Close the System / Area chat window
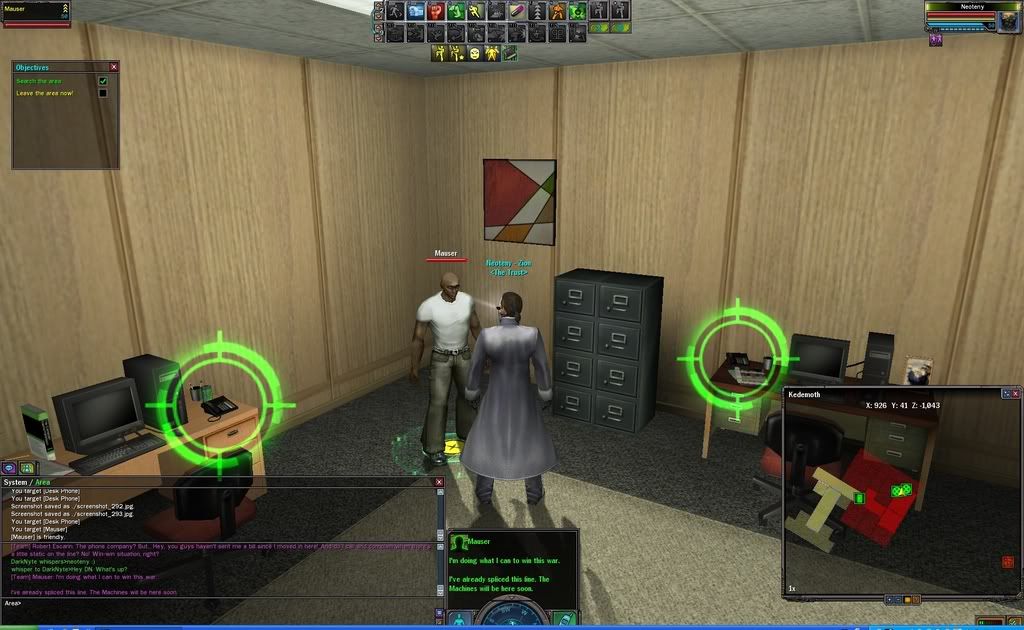This screenshot has width=1024, height=630. pos(438,482)
